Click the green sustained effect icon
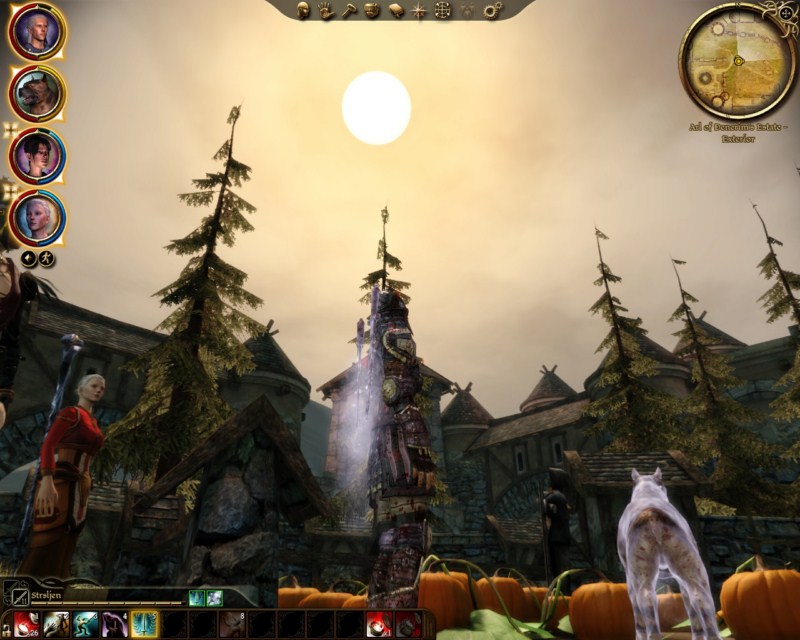800x640 pixels. (196, 597)
